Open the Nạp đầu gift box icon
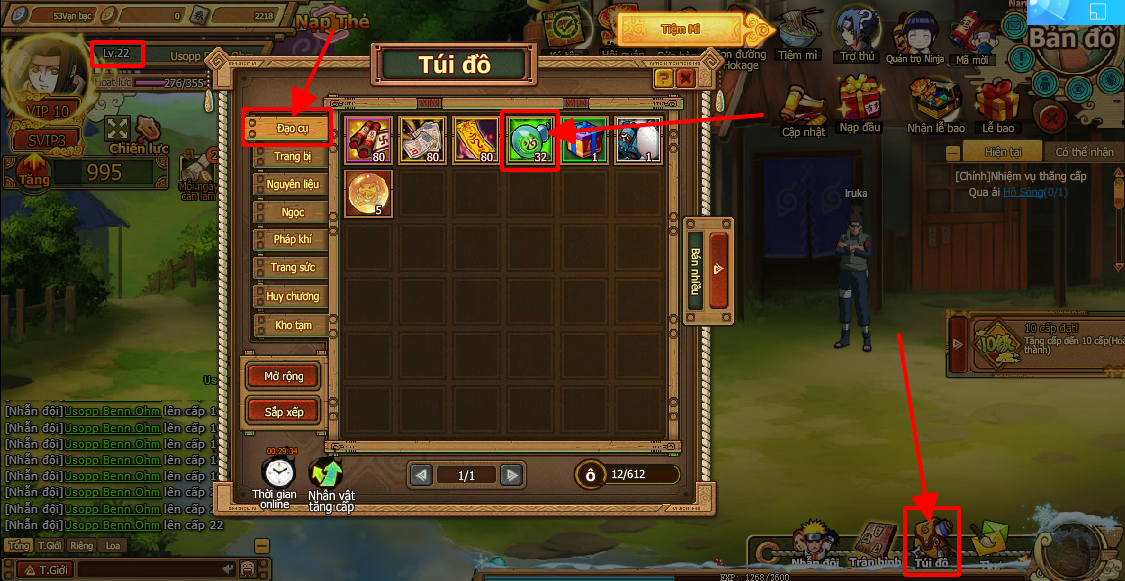 click(x=860, y=101)
